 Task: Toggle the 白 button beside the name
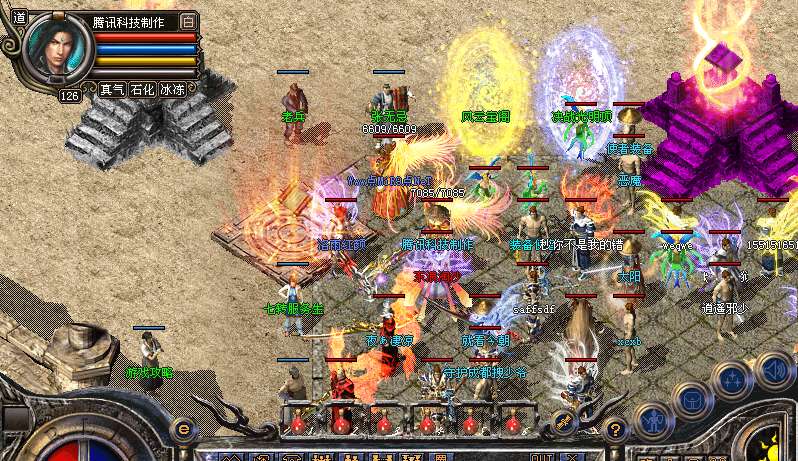pos(189,21)
